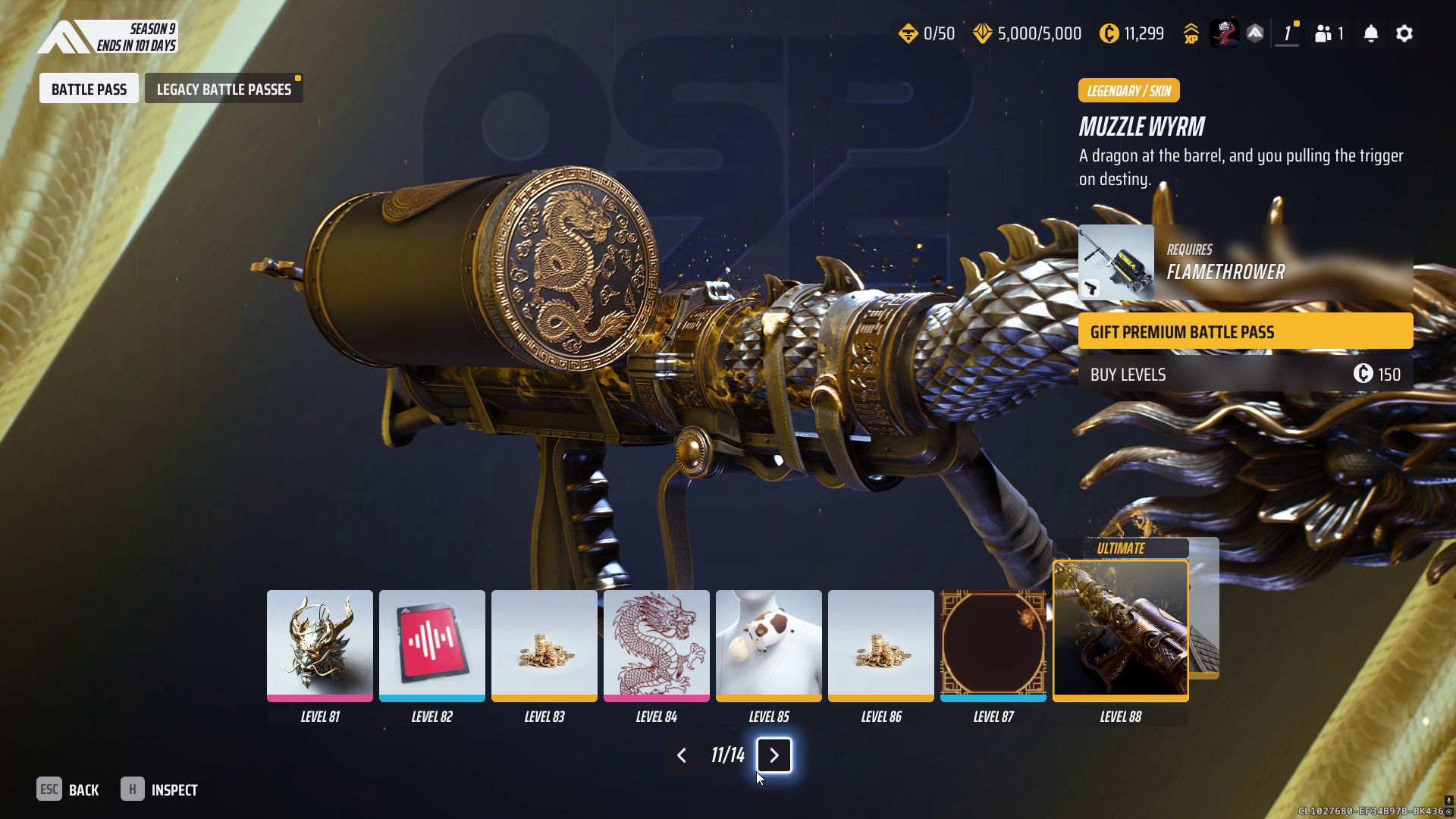This screenshot has height=819, width=1456.
Task: Open the notifications bell
Action: click(1370, 33)
